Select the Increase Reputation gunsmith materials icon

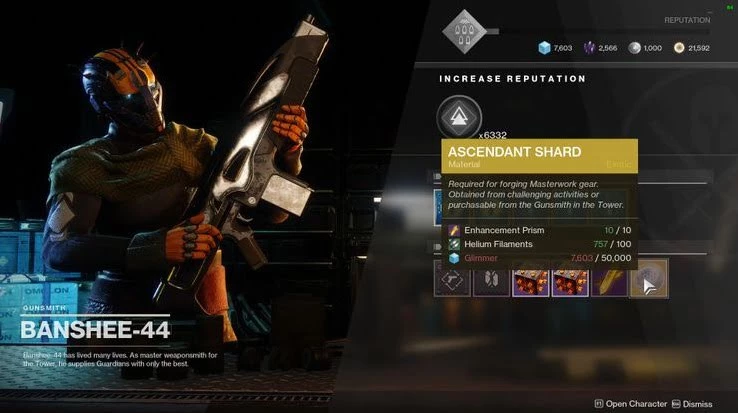click(x=457, y=118)
